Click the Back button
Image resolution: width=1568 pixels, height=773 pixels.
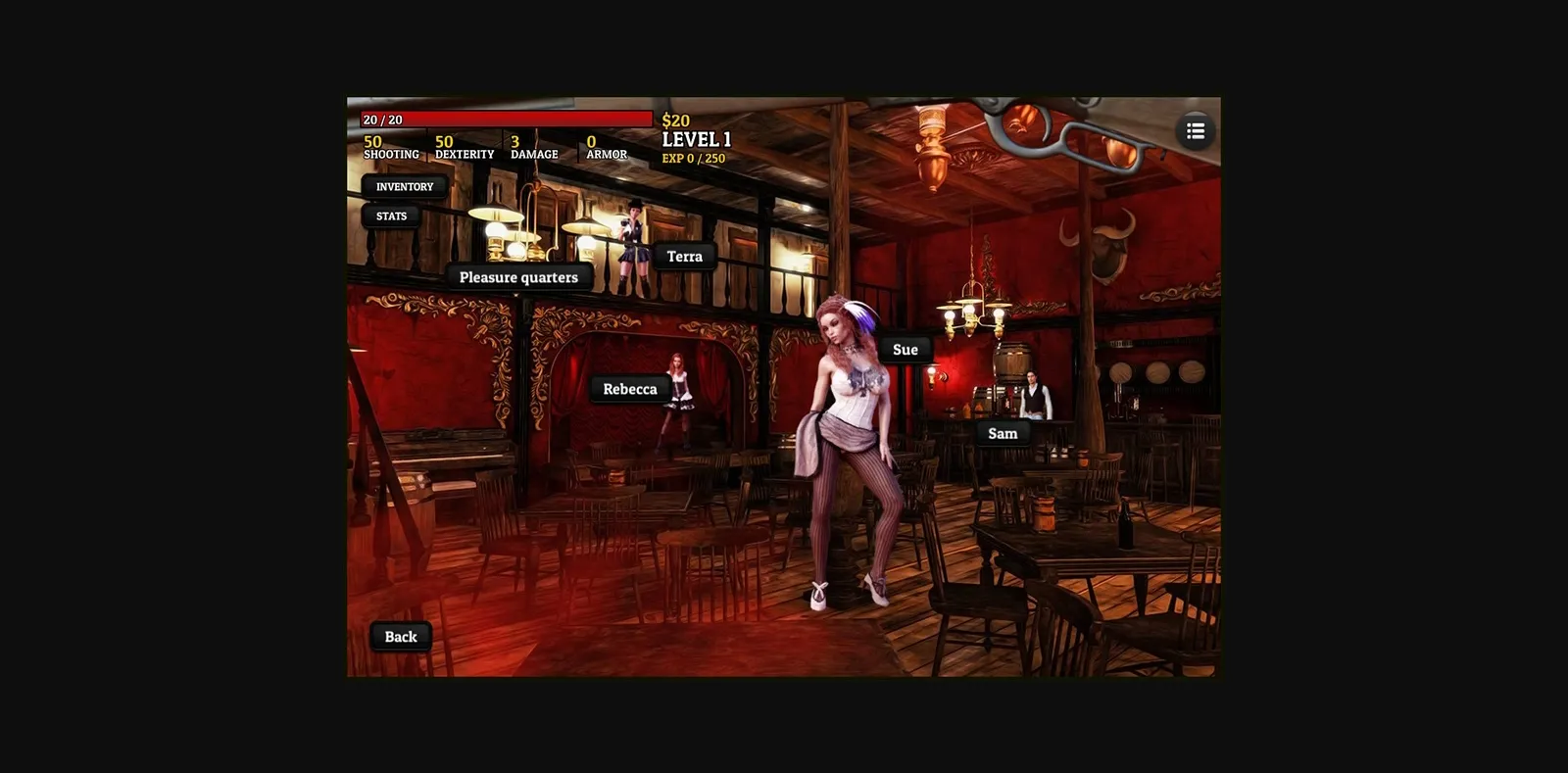coord(400,636)
